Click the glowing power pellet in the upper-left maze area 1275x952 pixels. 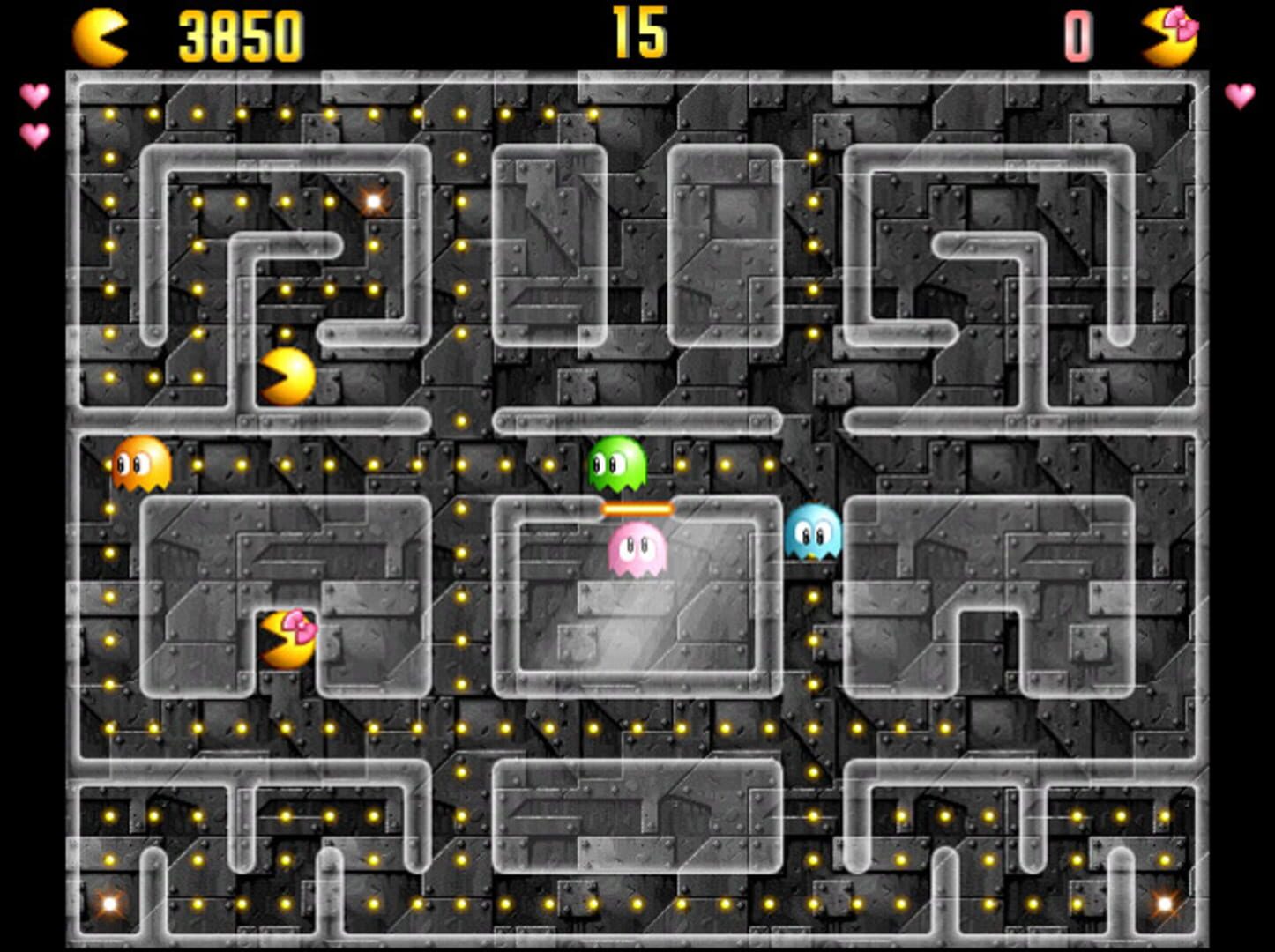tap(374, 203)
